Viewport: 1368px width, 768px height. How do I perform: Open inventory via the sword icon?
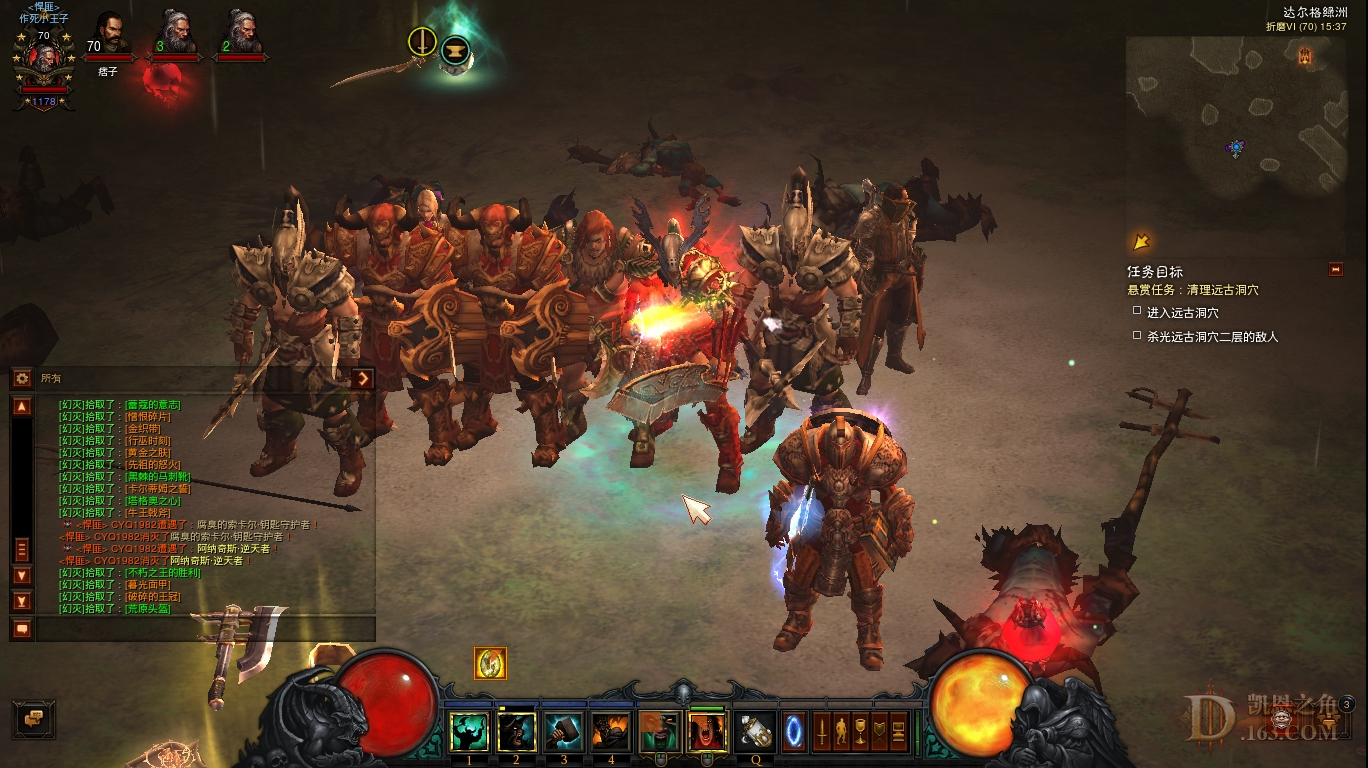pos(822,732)
